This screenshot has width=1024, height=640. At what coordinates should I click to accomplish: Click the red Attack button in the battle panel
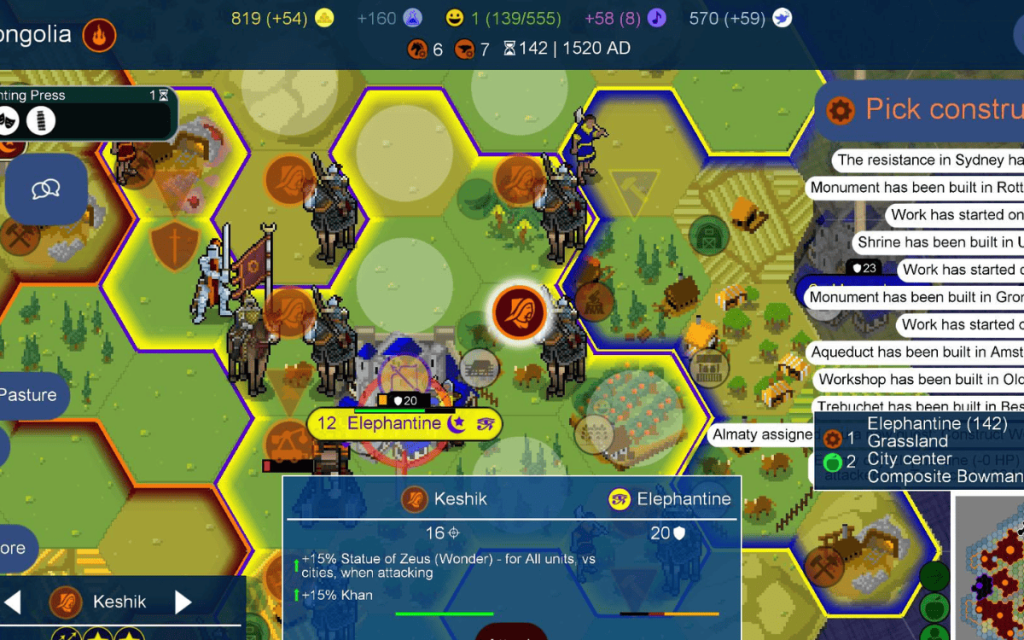[x=511, y=633]
